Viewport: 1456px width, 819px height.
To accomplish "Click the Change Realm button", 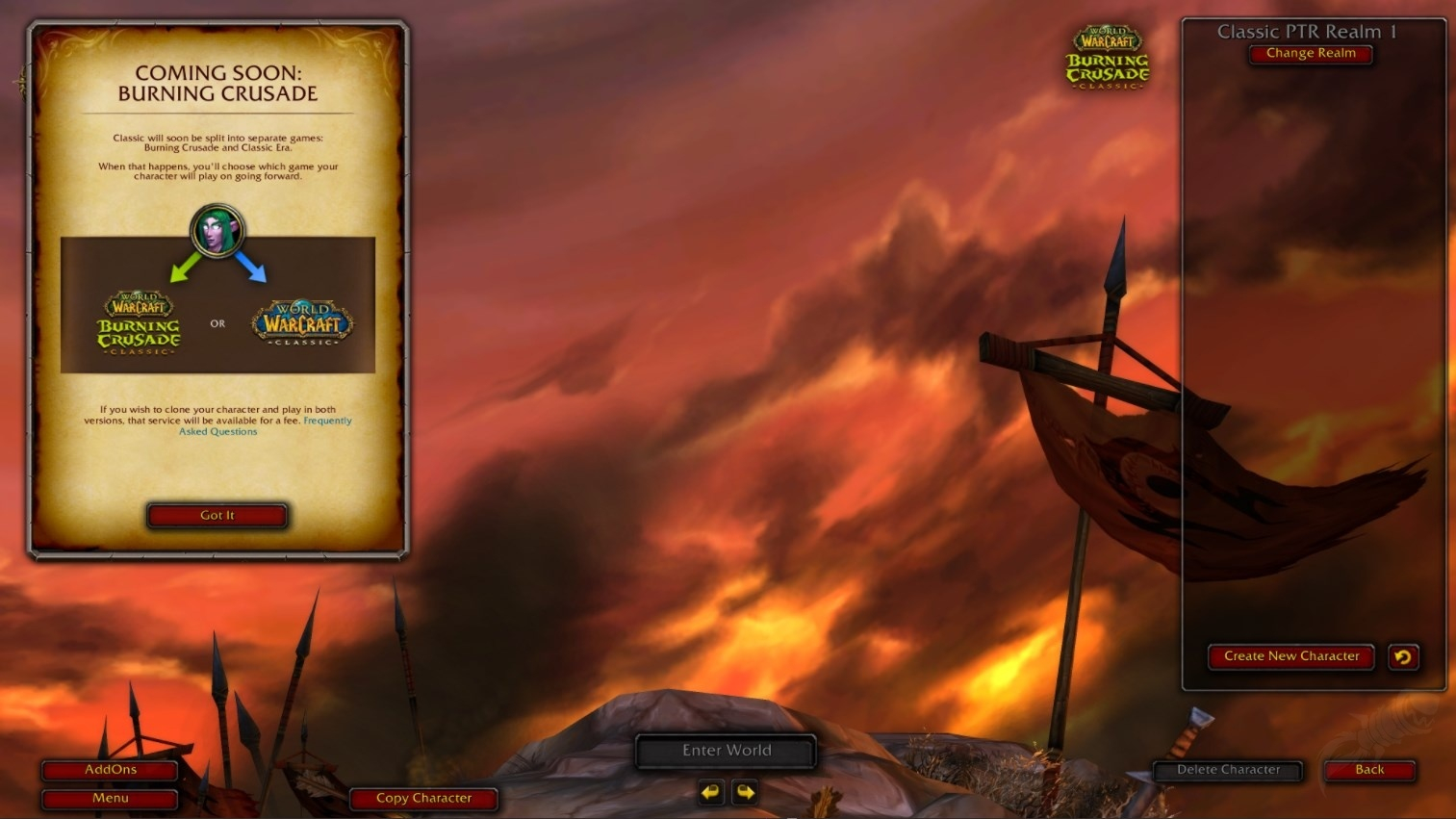I will (x=1311, y=54).
